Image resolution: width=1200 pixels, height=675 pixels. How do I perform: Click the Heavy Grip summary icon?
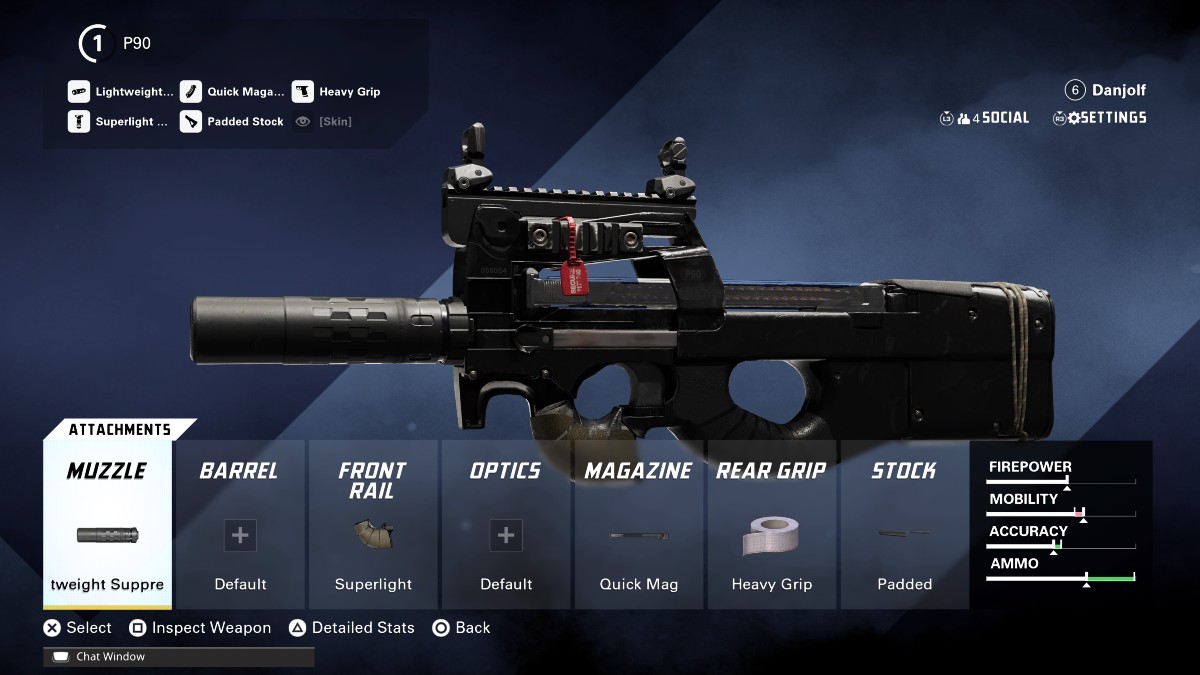click(x=303, y=92)
